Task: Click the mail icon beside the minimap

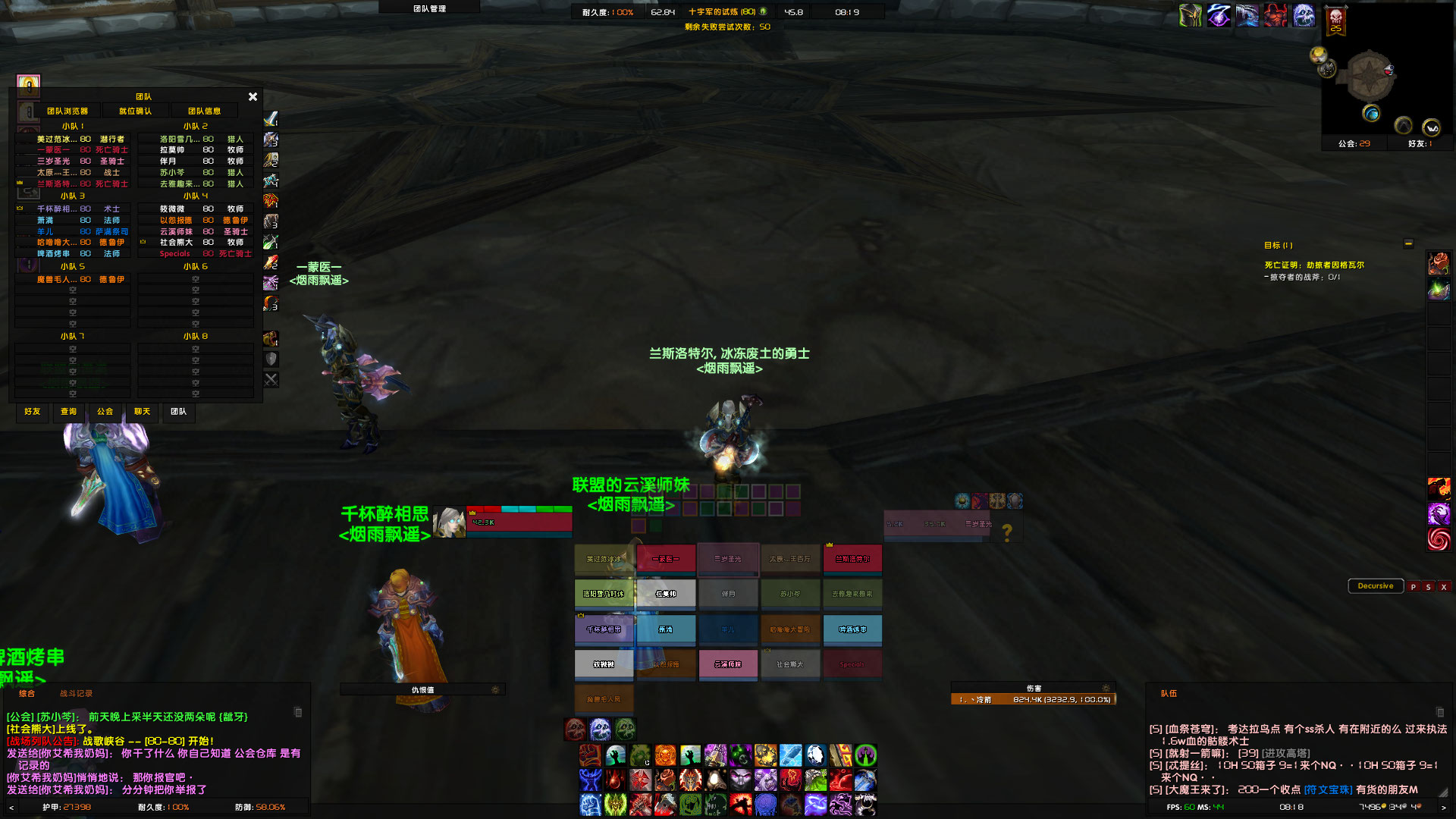Action: click(1389, 70)
